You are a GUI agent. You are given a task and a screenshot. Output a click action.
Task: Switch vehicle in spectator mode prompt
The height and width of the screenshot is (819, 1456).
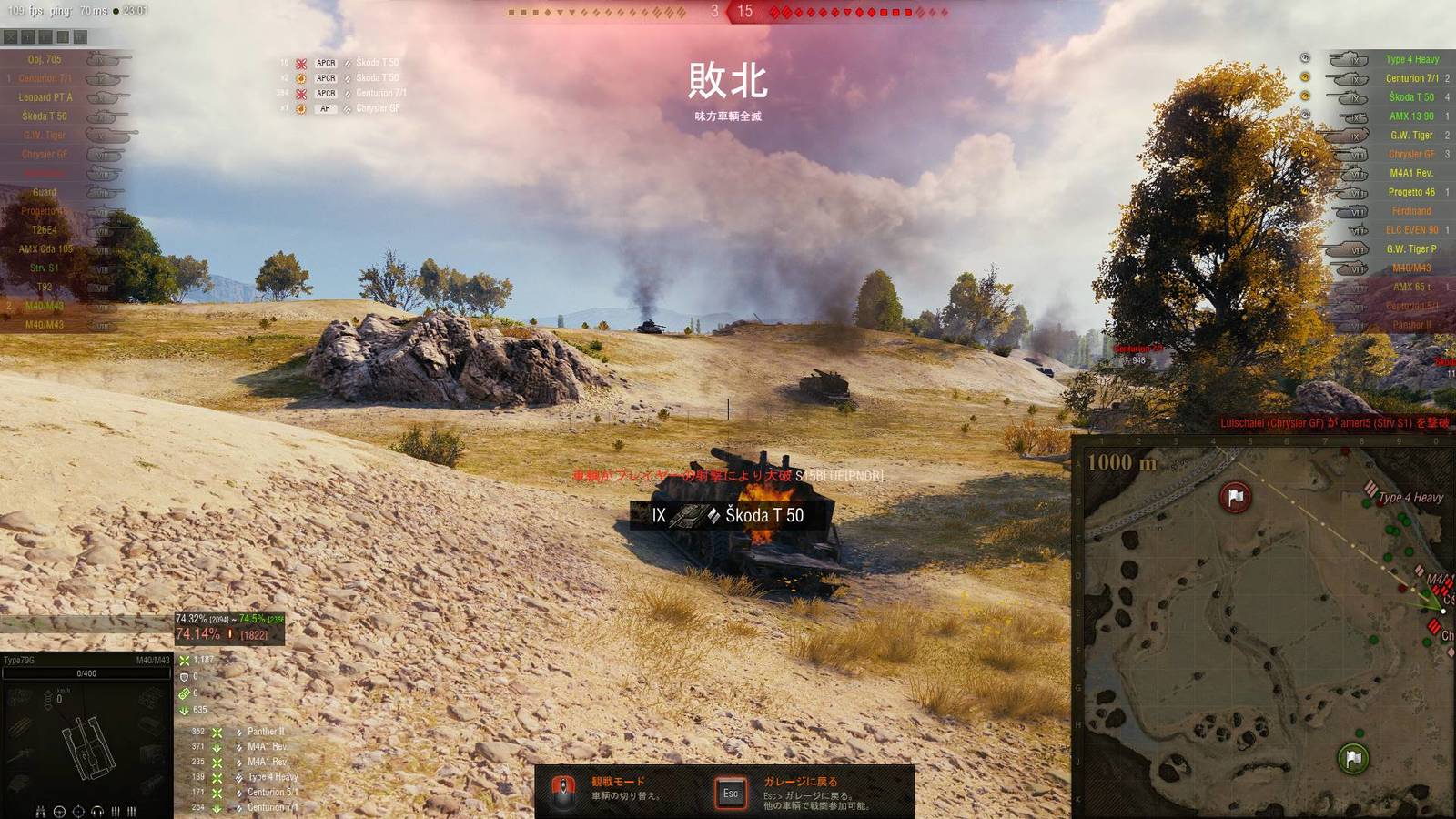pos(619,788)
